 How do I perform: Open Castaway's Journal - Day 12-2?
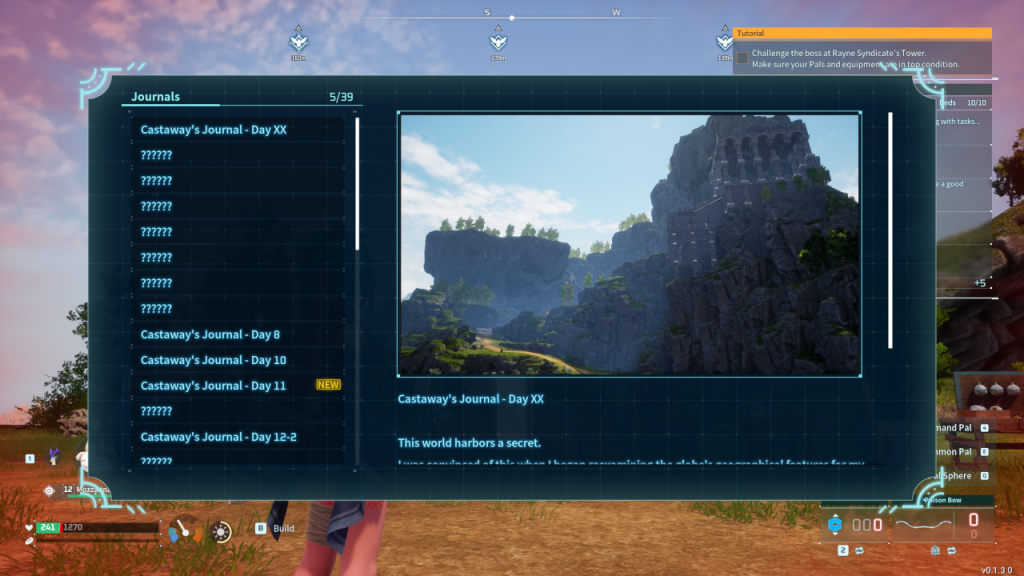218,437
